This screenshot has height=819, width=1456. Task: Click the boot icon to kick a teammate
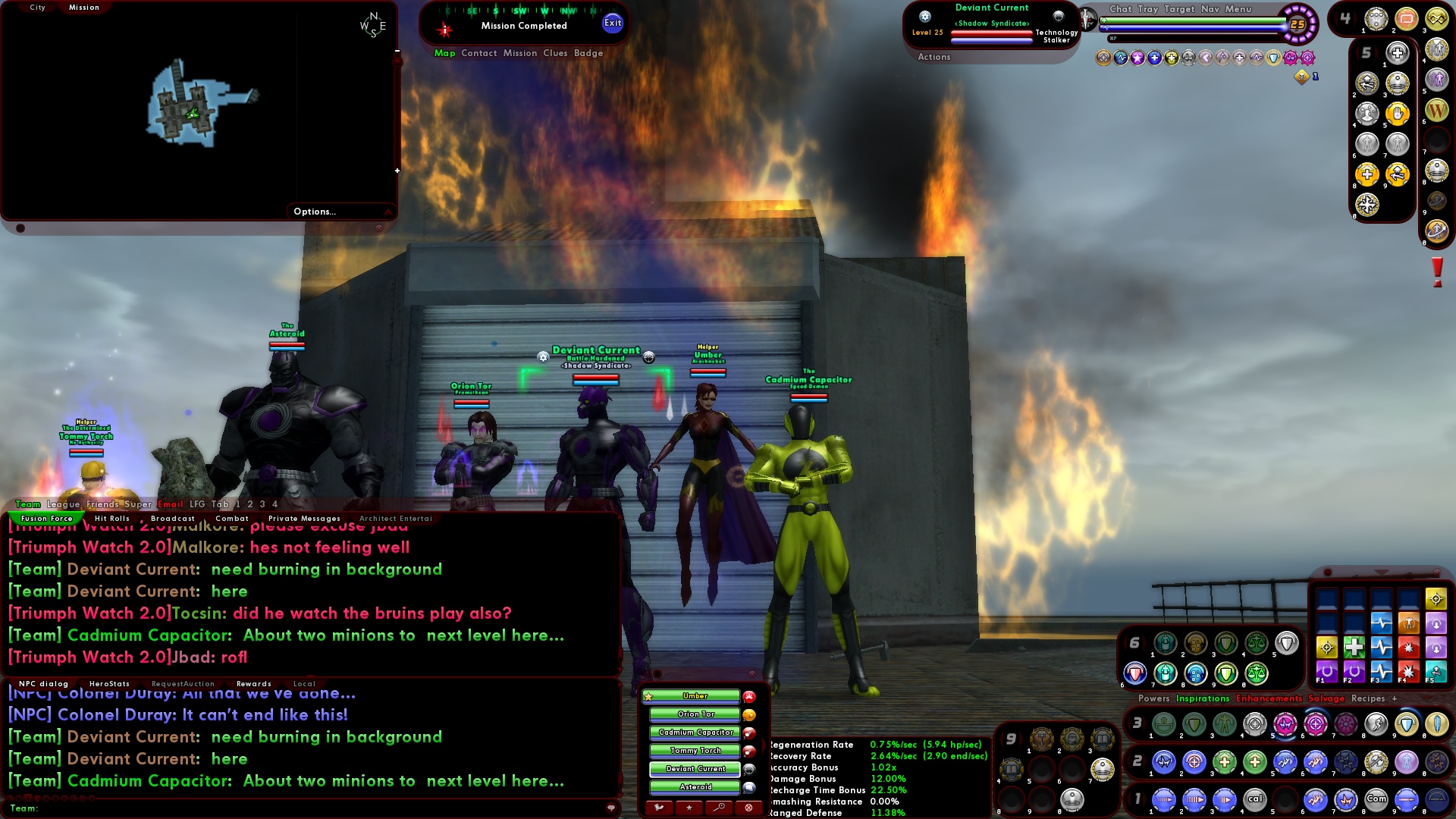[660, 807]
